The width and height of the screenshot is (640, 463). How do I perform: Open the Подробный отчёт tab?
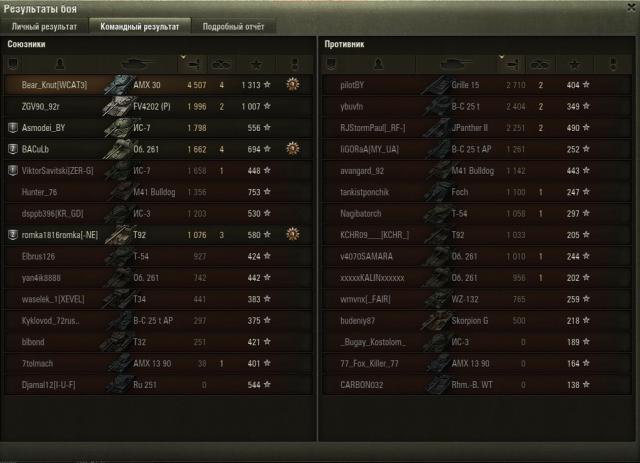pyautogui.click(x=231, y=26)
